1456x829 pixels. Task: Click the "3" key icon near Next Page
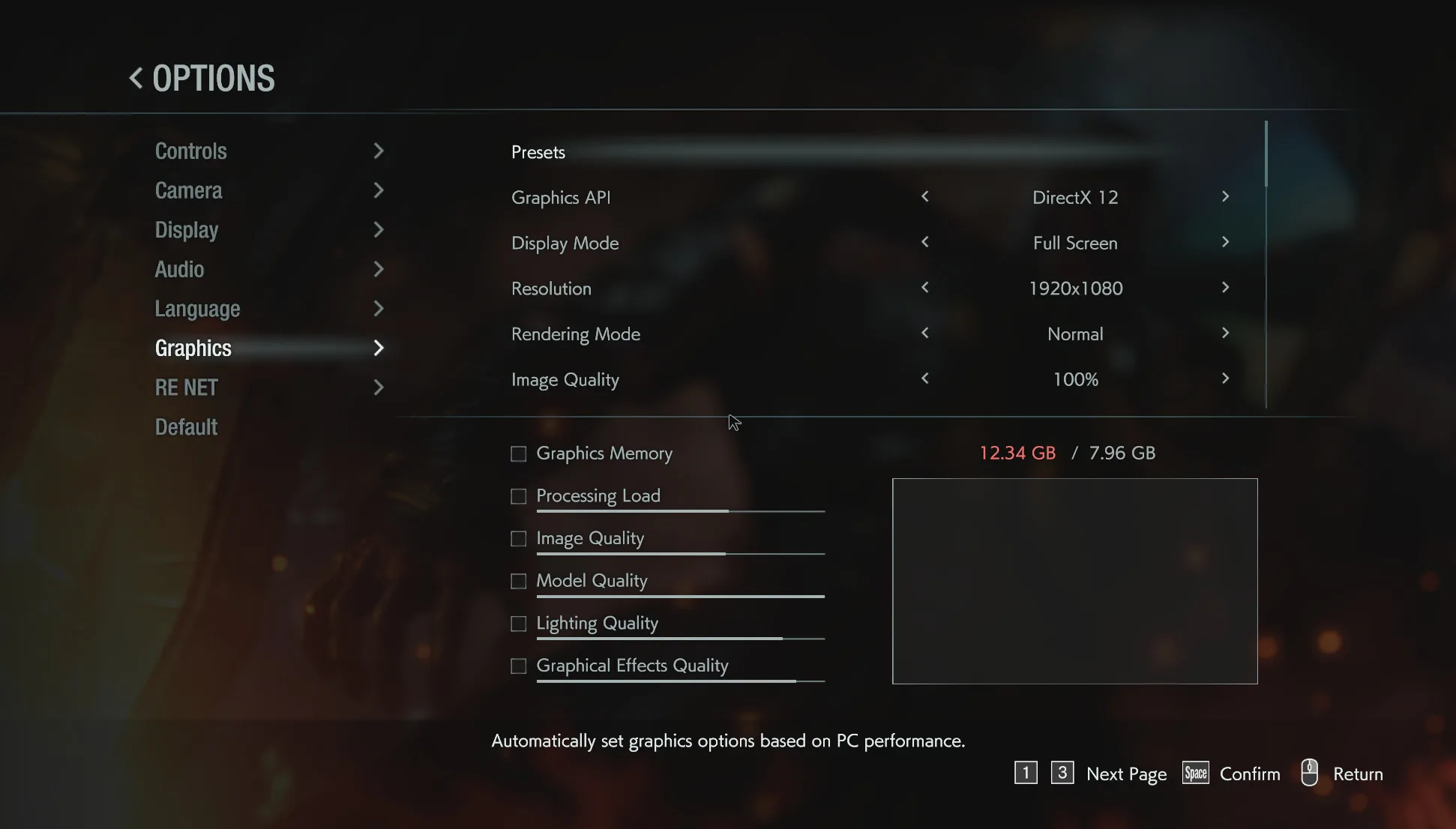pos(1062,773)
